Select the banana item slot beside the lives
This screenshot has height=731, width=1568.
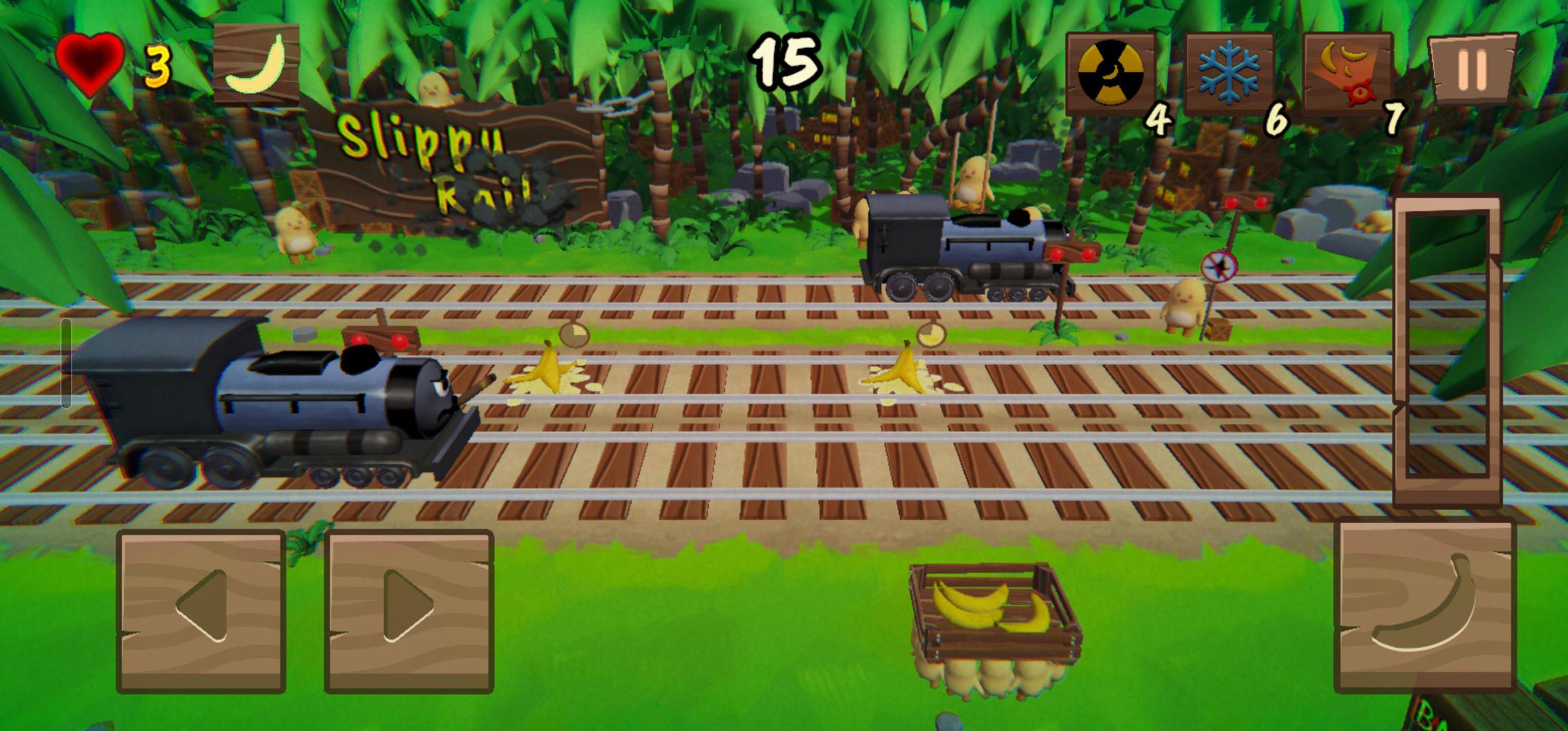257,64
